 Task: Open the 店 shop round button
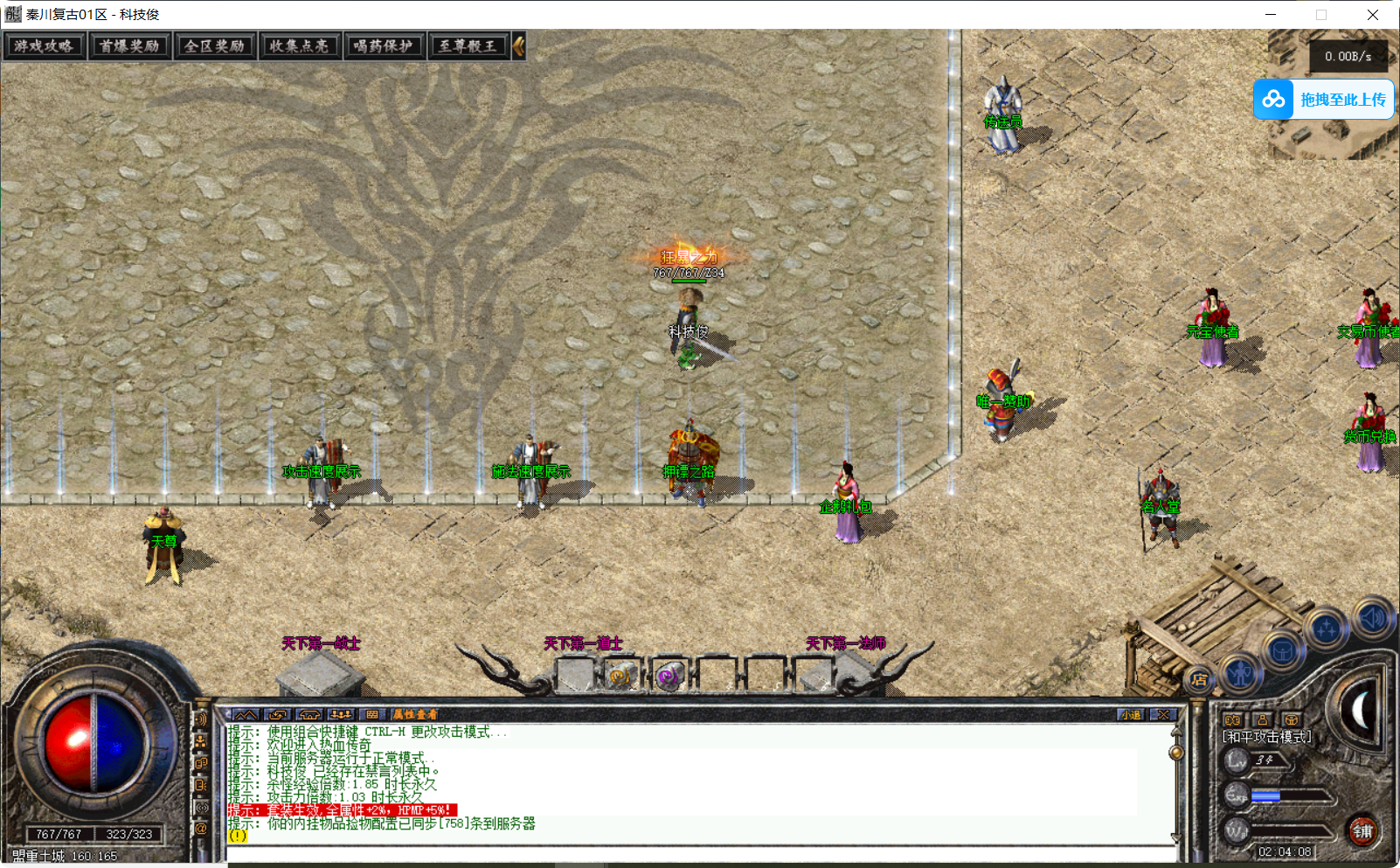pyautogui.click(x=1200, y=679)
